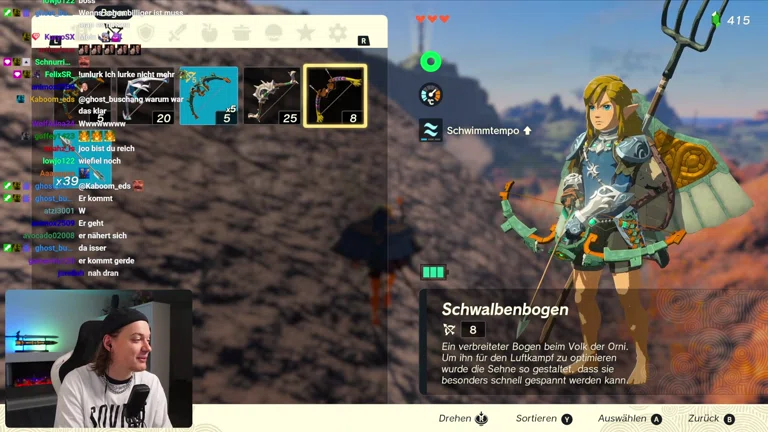The image size is (768, 432).
Task: Select the bow with 25 attack
Action: click(x=272, y=96)
